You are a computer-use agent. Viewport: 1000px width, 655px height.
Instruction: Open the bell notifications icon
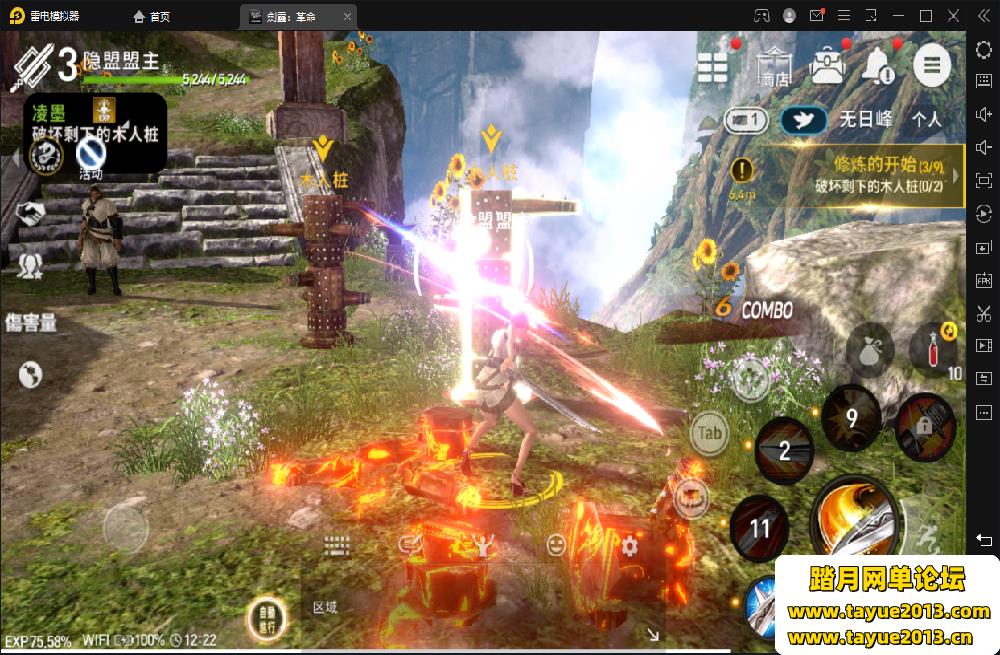[878, 65]
